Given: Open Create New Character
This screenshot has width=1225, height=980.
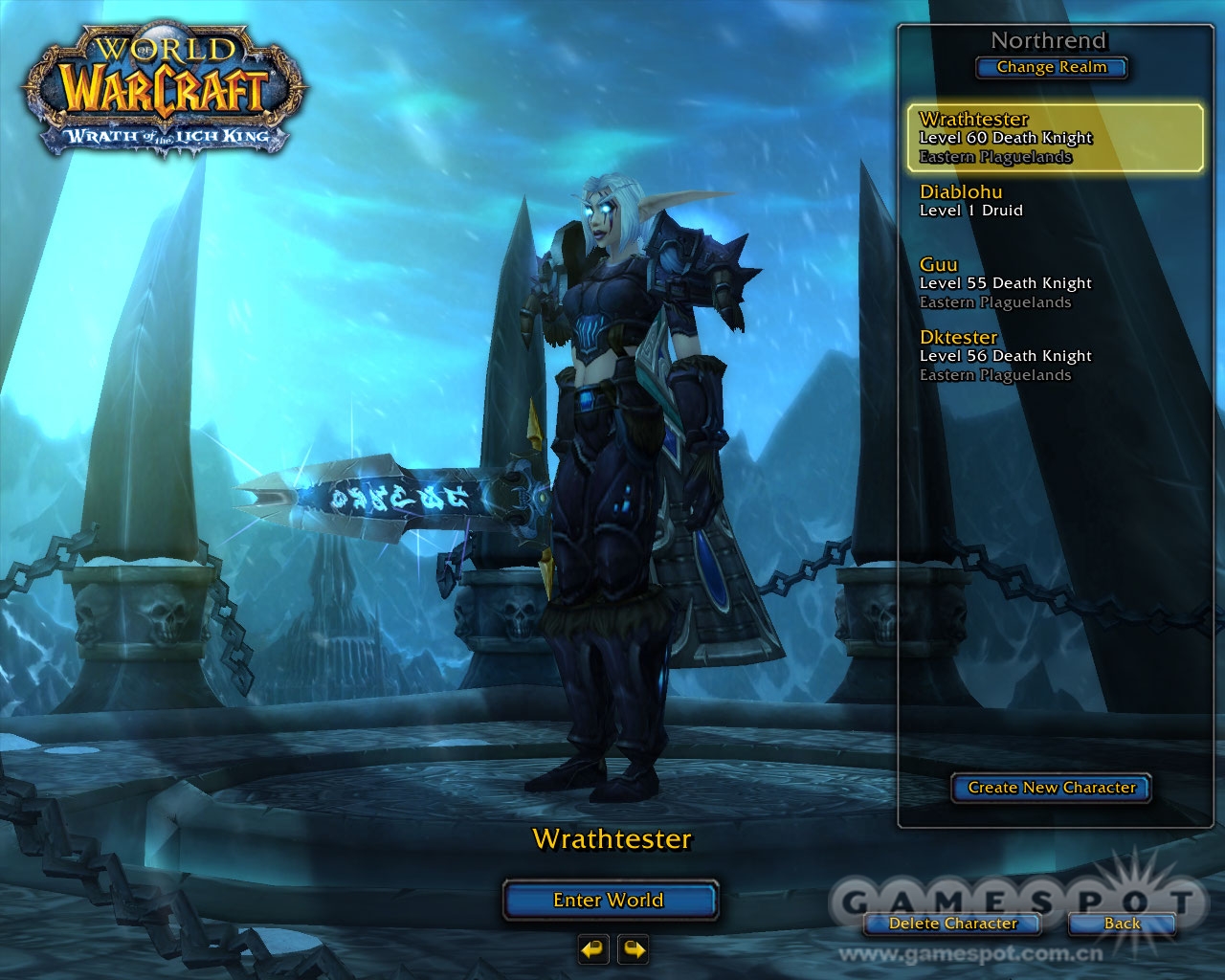Looking at the screenshot, I should [x=1051, y=788].
